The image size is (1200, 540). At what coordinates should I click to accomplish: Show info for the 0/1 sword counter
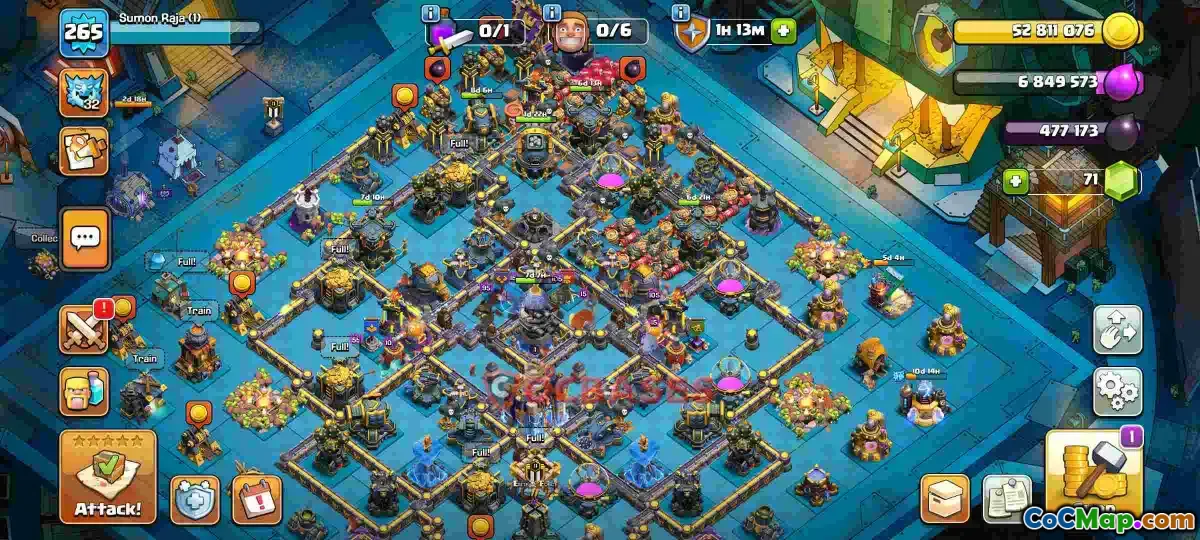pos(431,14)
